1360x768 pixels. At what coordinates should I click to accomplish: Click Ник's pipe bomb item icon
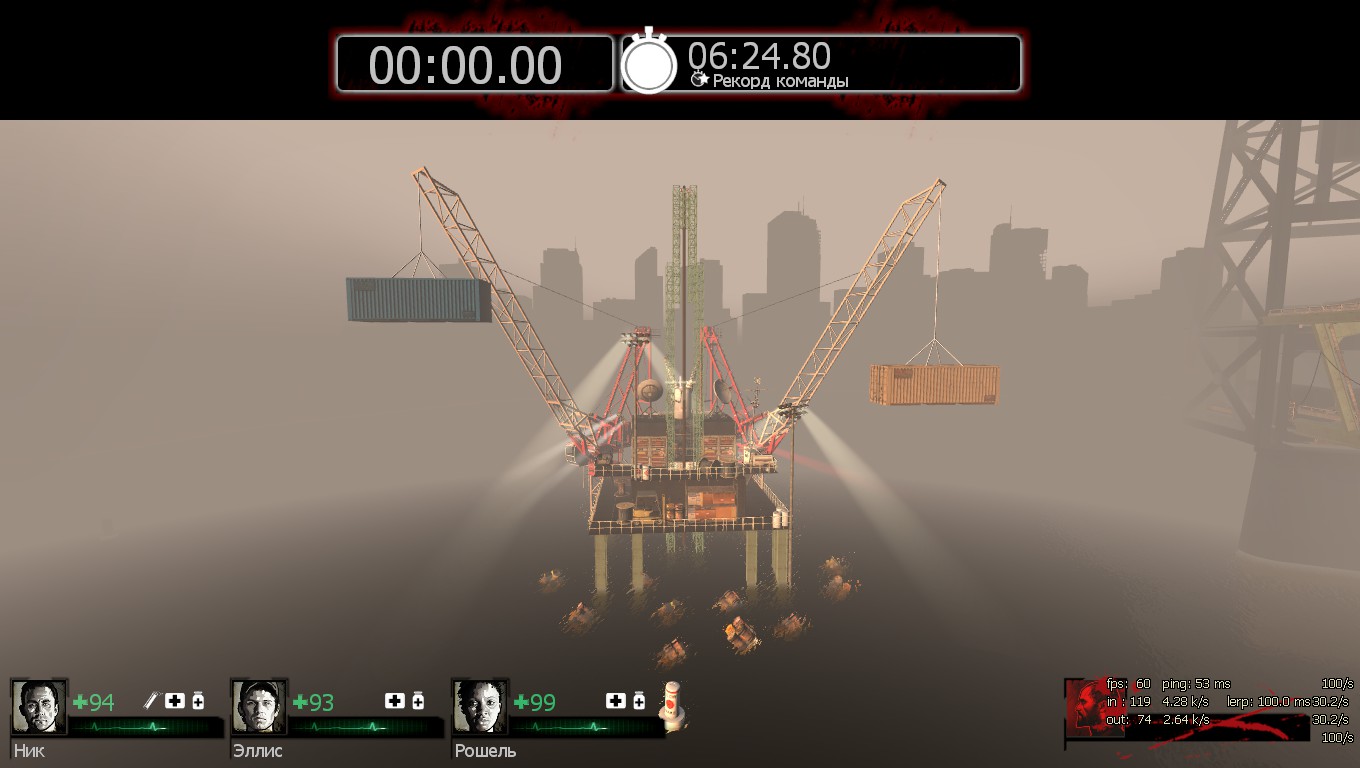coord(151,701)
